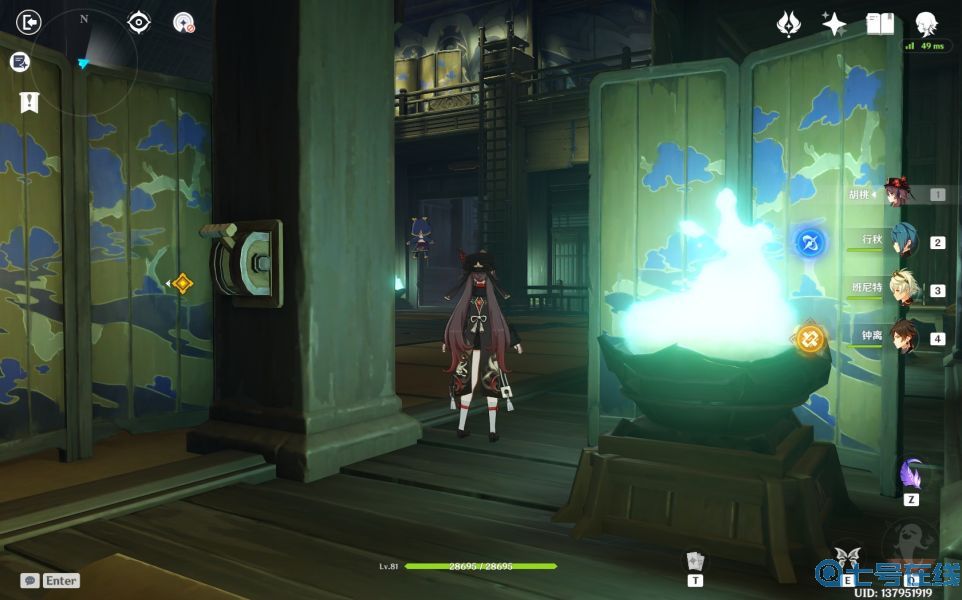Use the purple feather gadget

coord(911,474)
